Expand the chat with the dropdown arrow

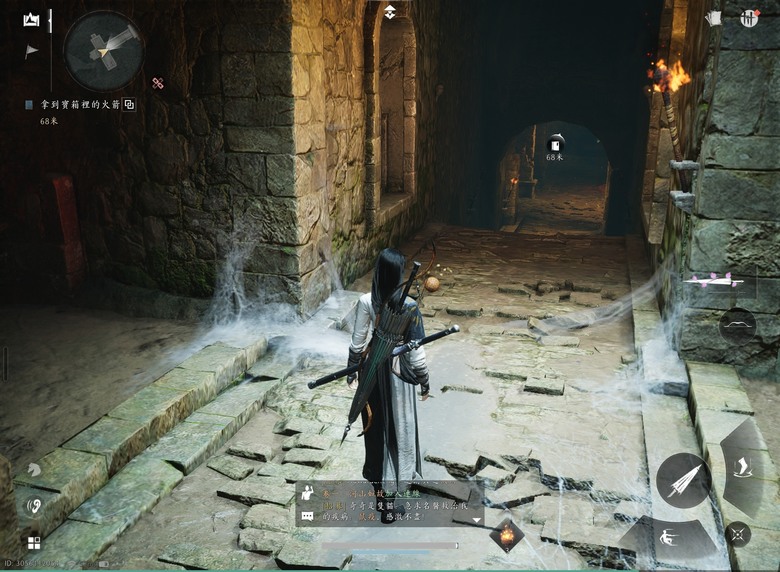tap(474, 520)
